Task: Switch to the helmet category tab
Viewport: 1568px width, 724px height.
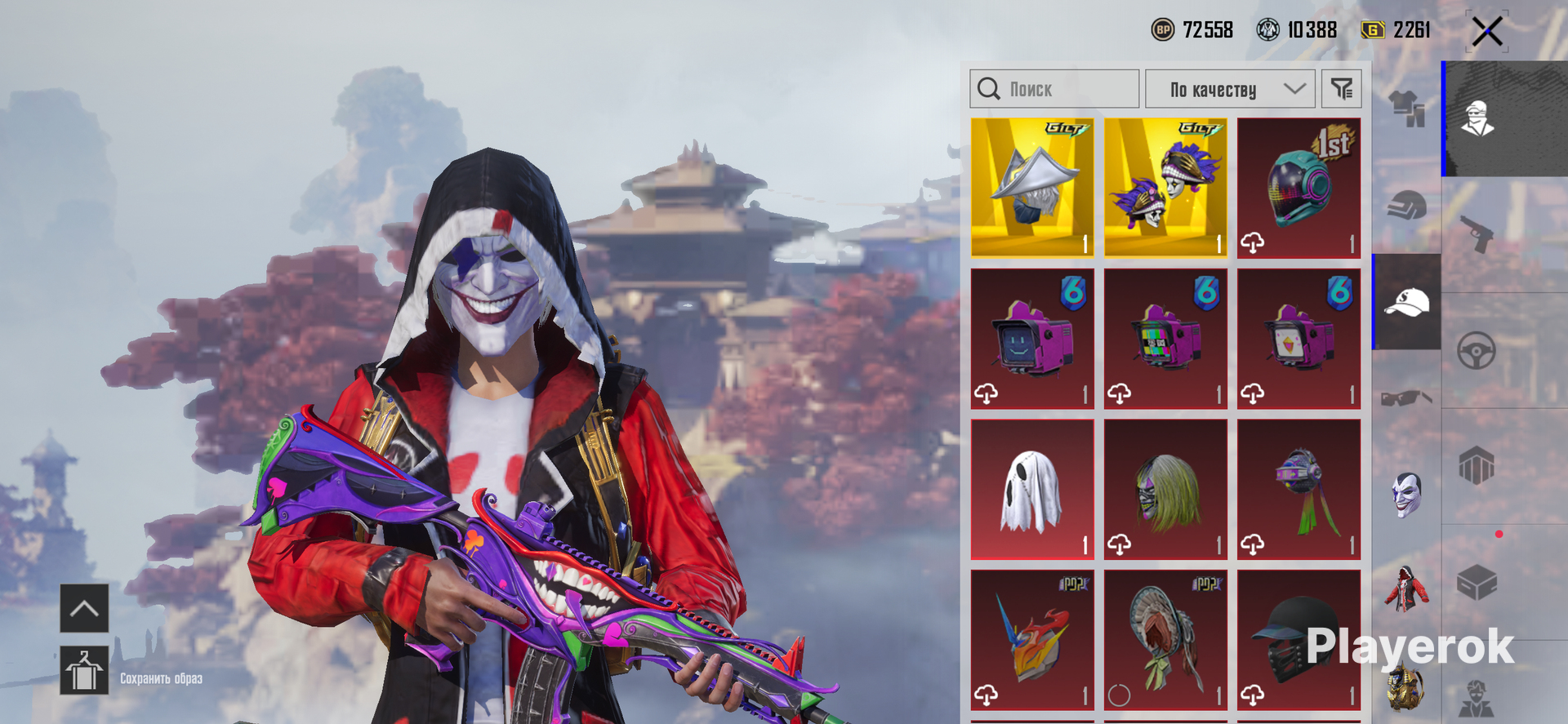Action: click(1406, 206)
